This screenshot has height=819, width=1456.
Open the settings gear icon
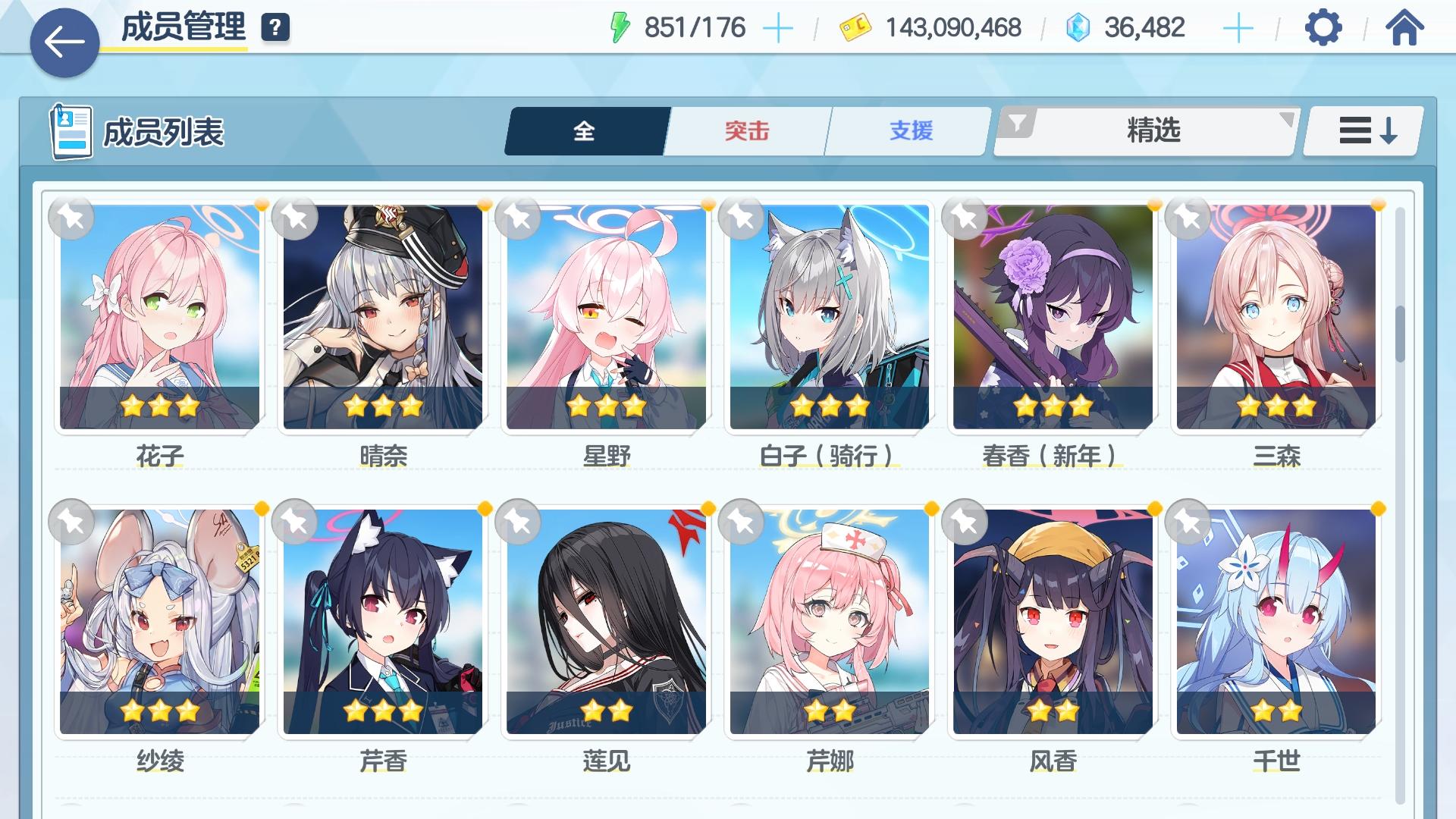tap(1323, 29)
